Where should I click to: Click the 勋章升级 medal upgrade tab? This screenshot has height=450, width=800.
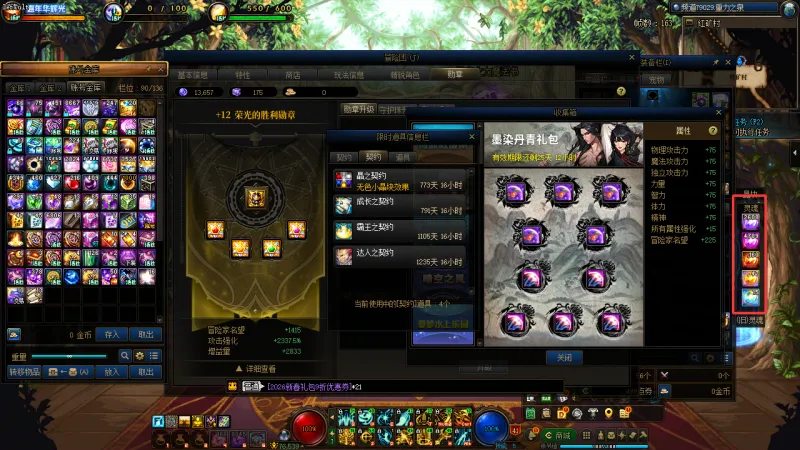pyautogui.click(x=359, y=109)
